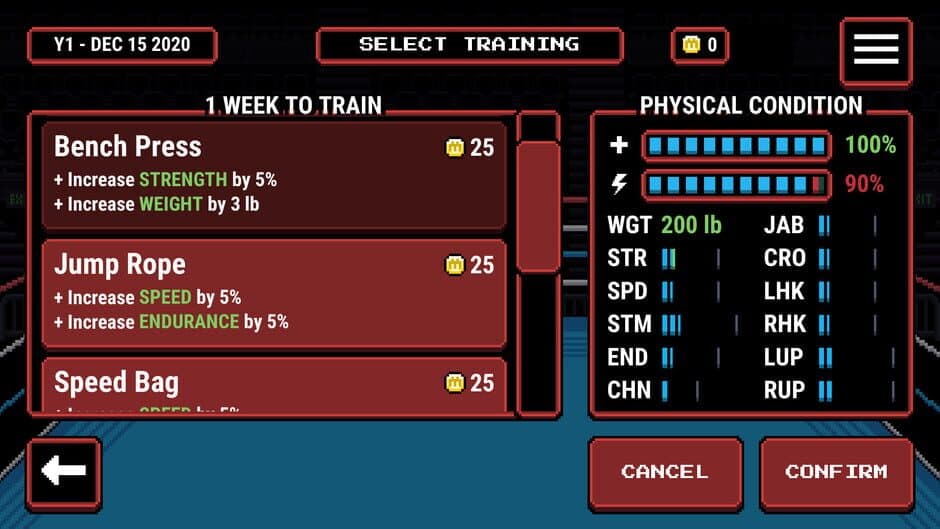Click the training list scrollbar handle
Screen dimensions: 940x529
click(538, 205)
